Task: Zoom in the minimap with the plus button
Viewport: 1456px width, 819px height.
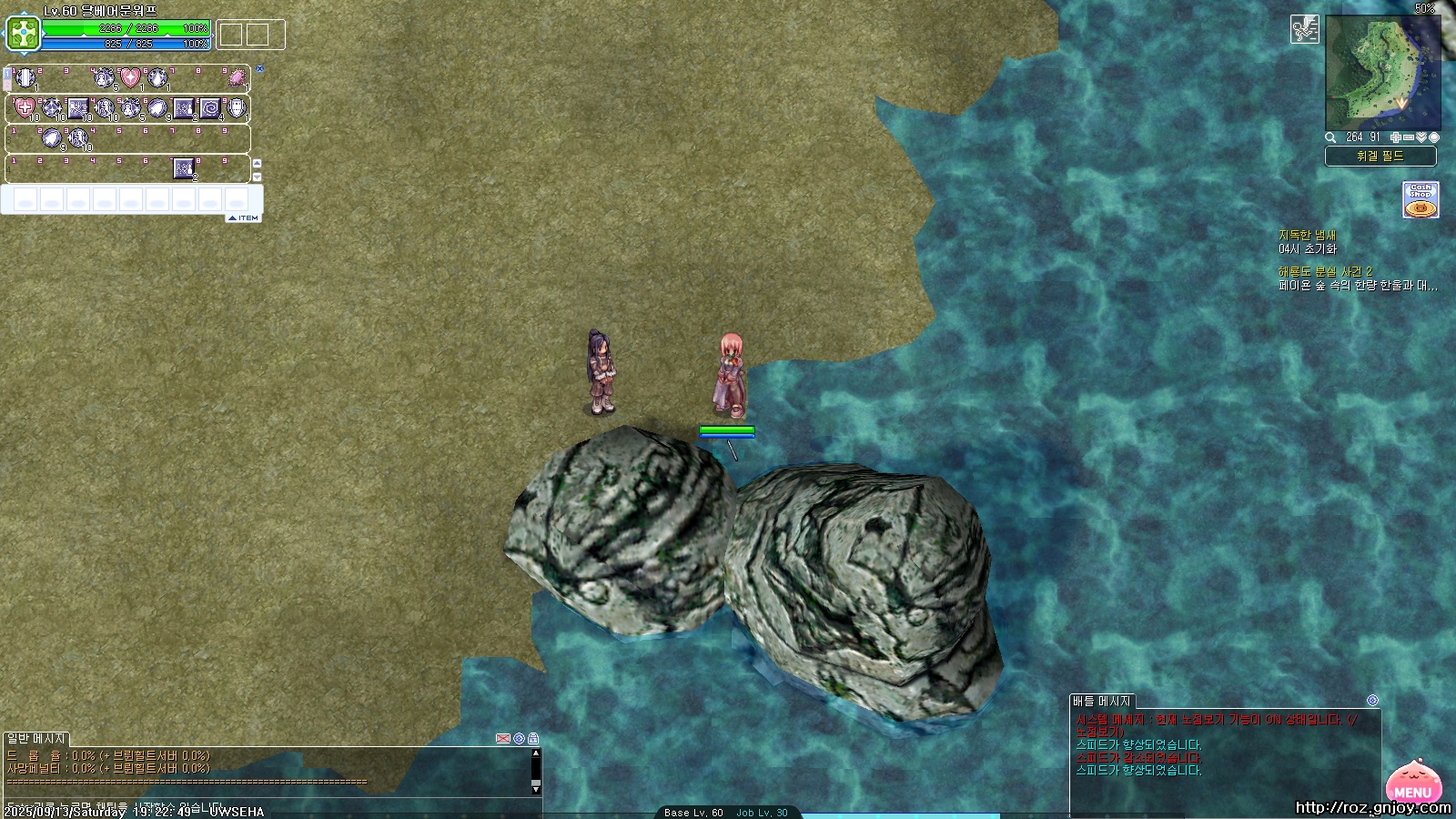Action: (x=1396, y=137)
